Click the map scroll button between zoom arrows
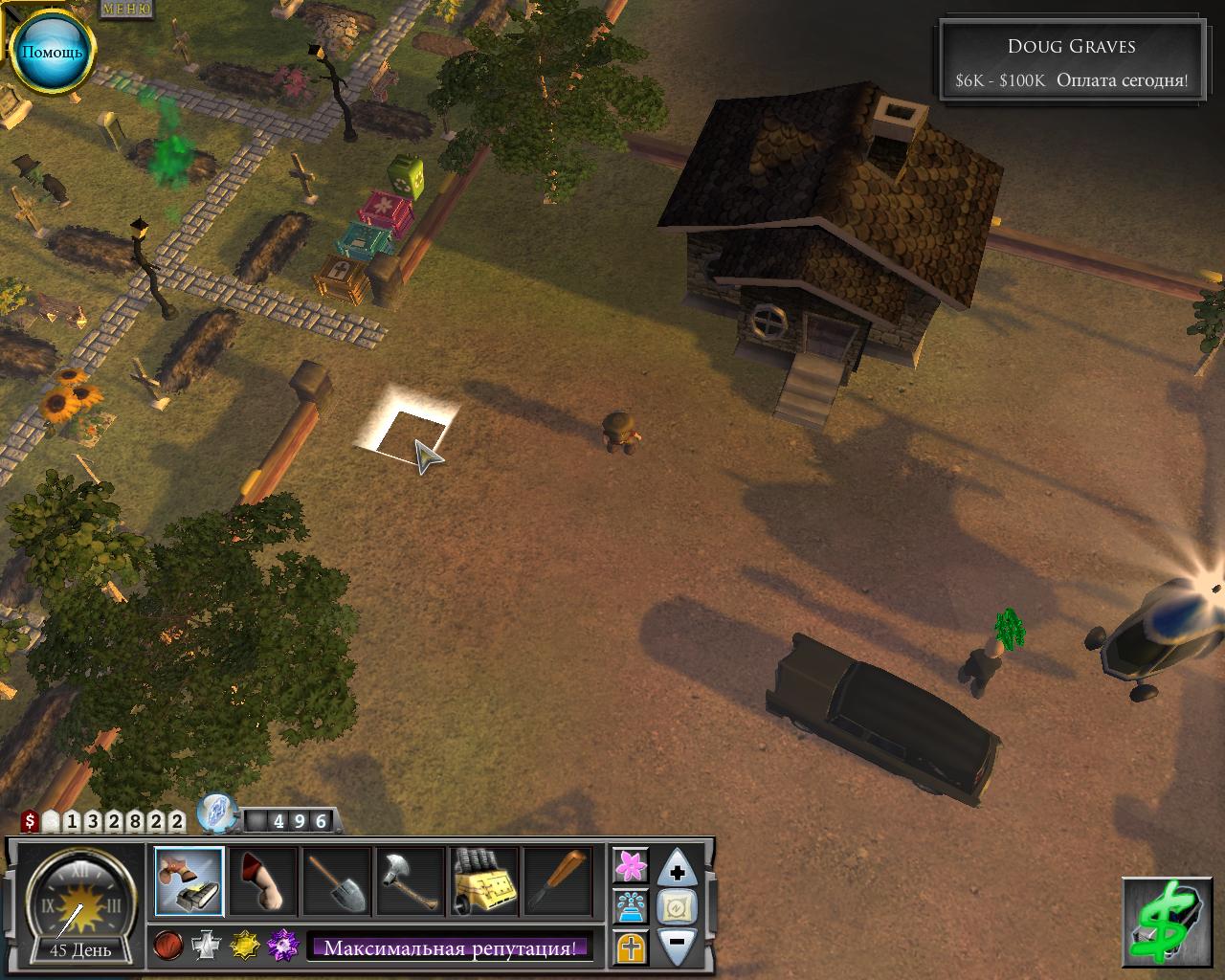The image size is (1225, 980). (678, 906)
